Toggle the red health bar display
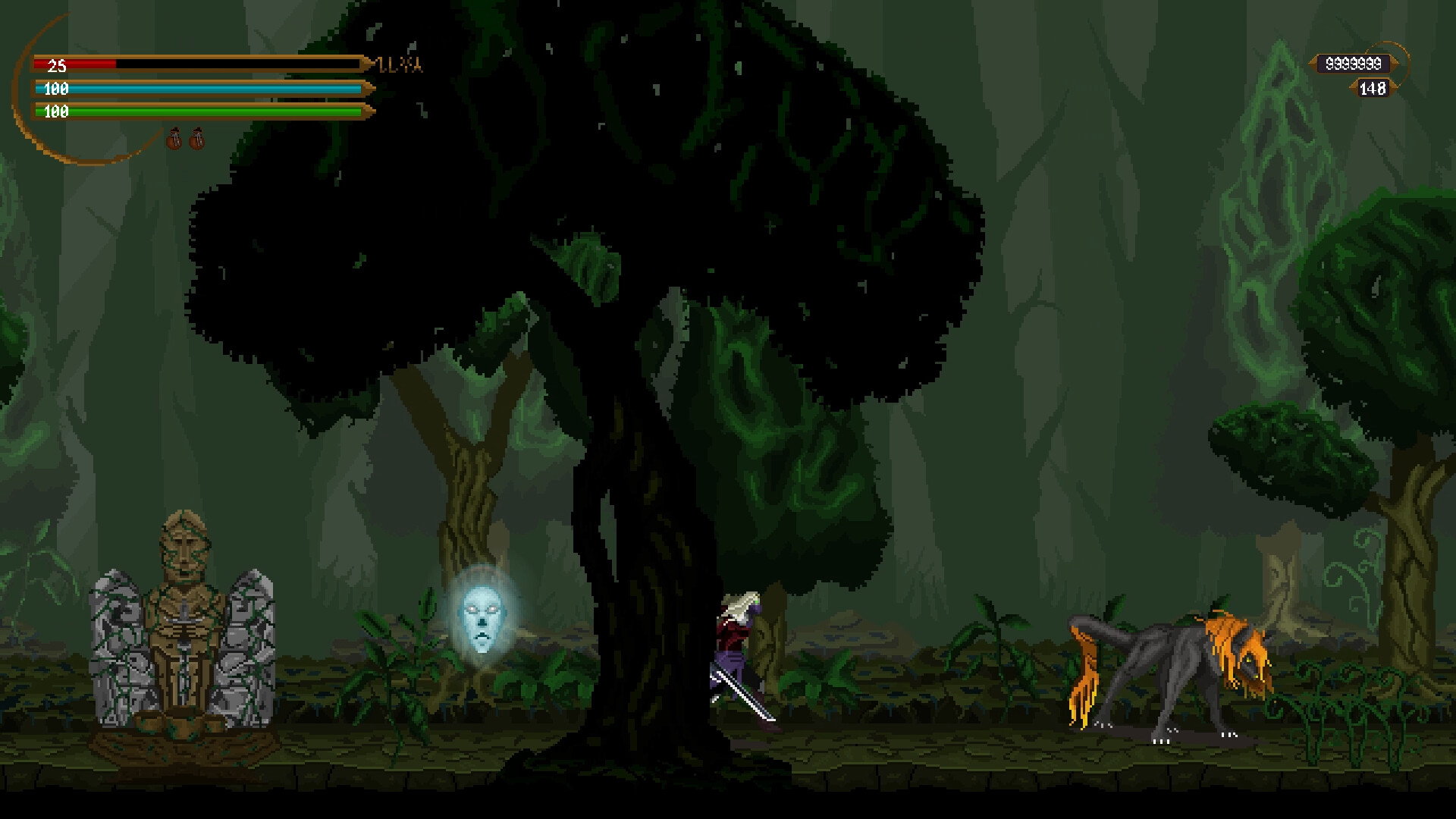Viewport: 1456px width, 819px height. click(197, 65)
